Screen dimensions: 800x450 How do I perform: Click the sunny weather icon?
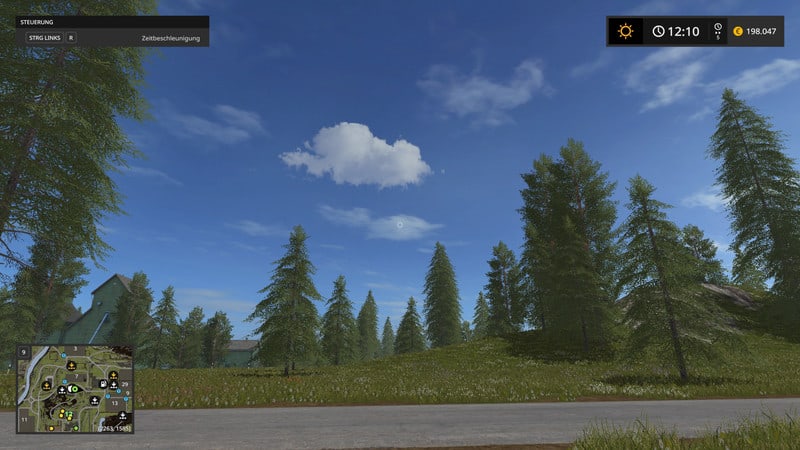(626, 31)
